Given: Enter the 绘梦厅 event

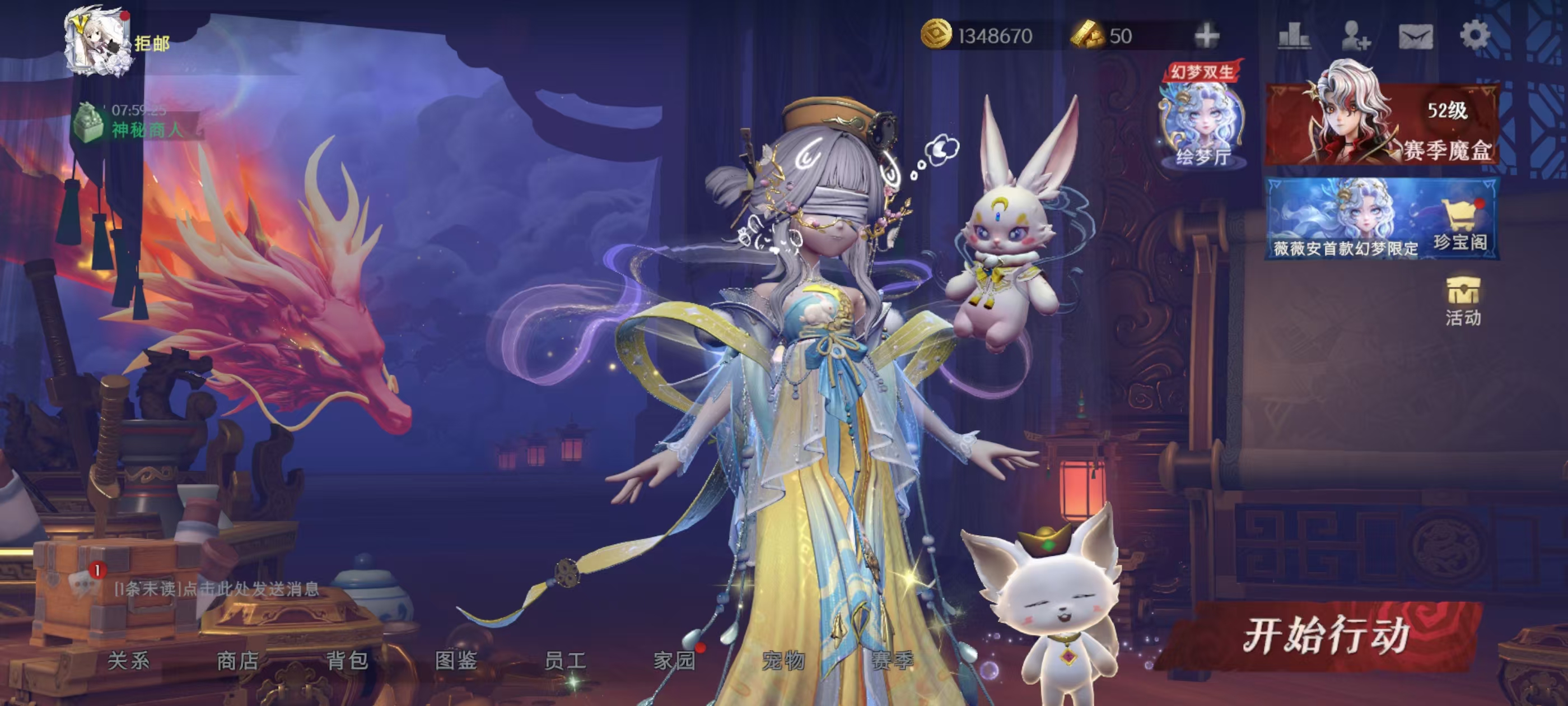Looking at the screenshot, I should [1202, 122].
